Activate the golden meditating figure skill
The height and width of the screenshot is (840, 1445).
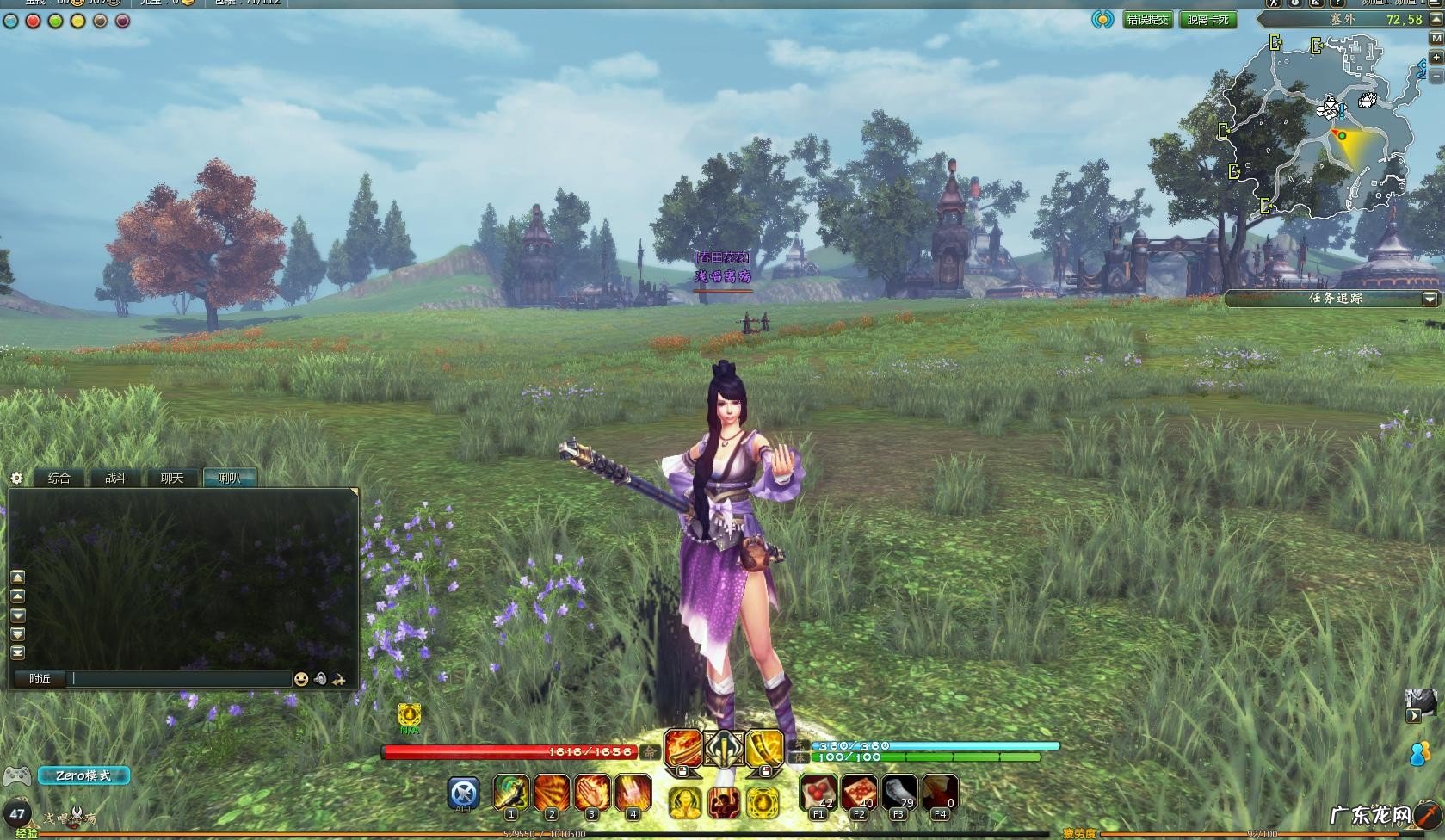pyautogui.click(x=683, y=802)
